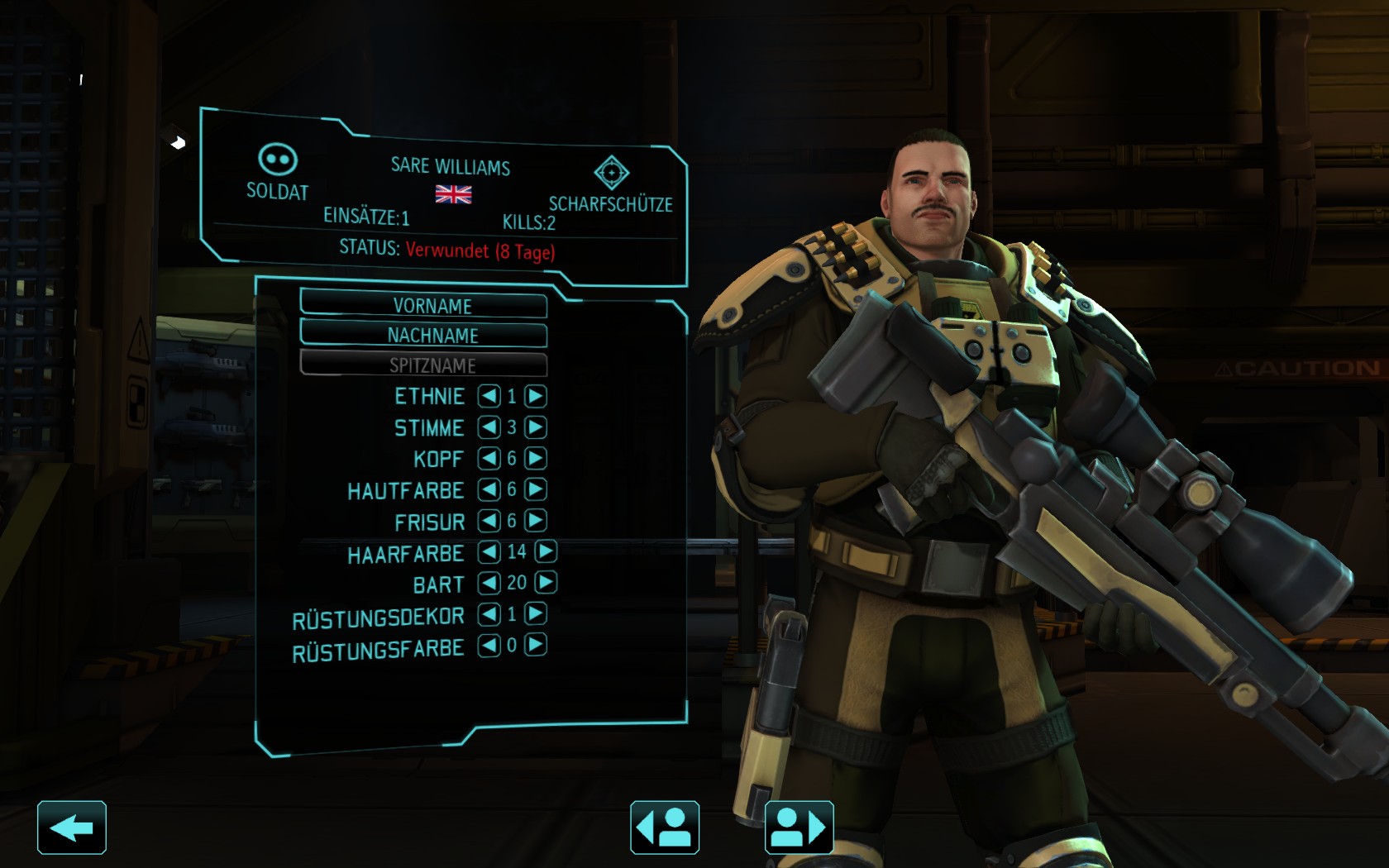Decrease the Ethnie value with left arrow

coord(489,396)
